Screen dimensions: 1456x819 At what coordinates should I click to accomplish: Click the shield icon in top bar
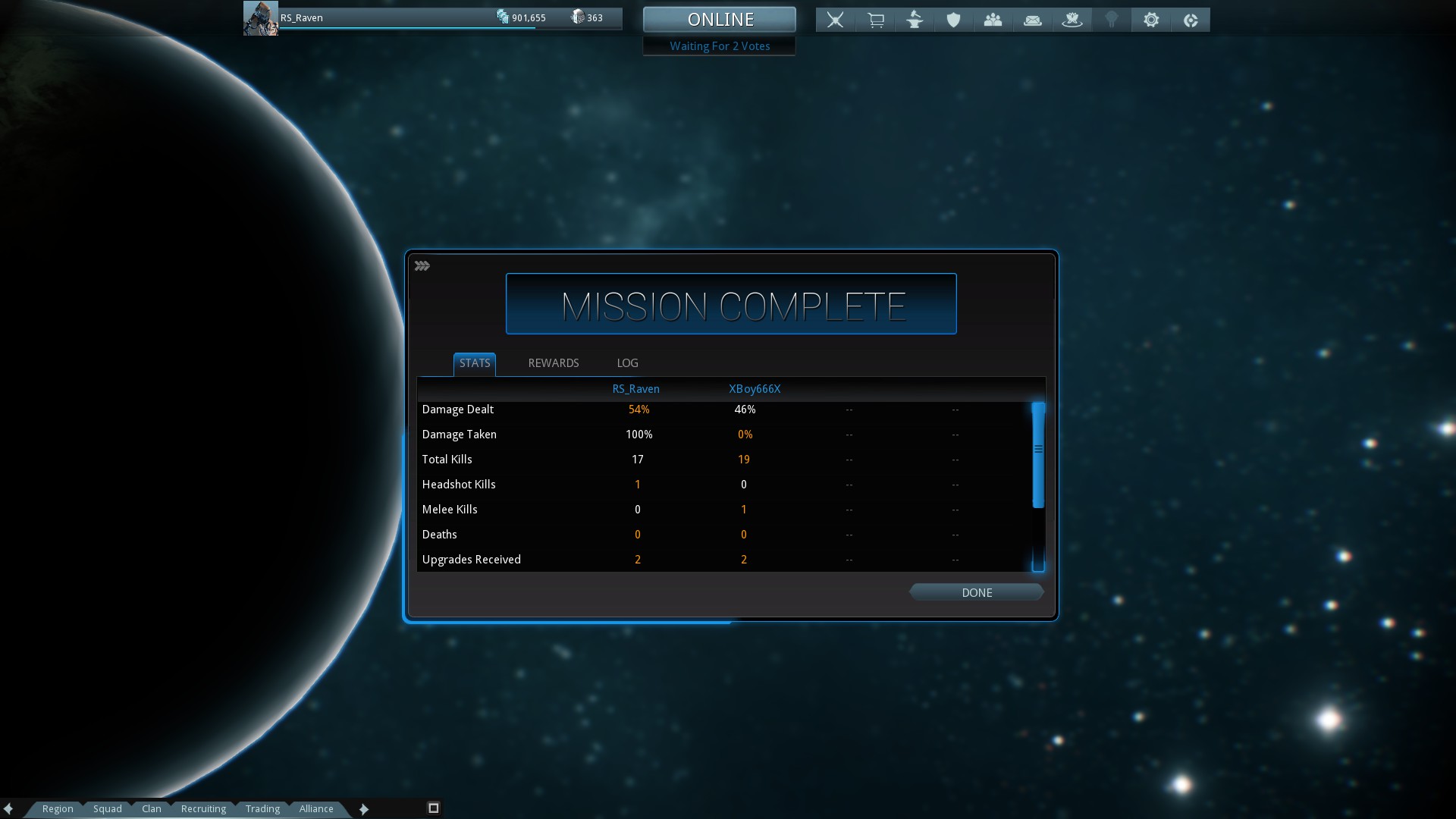[954, 20]
